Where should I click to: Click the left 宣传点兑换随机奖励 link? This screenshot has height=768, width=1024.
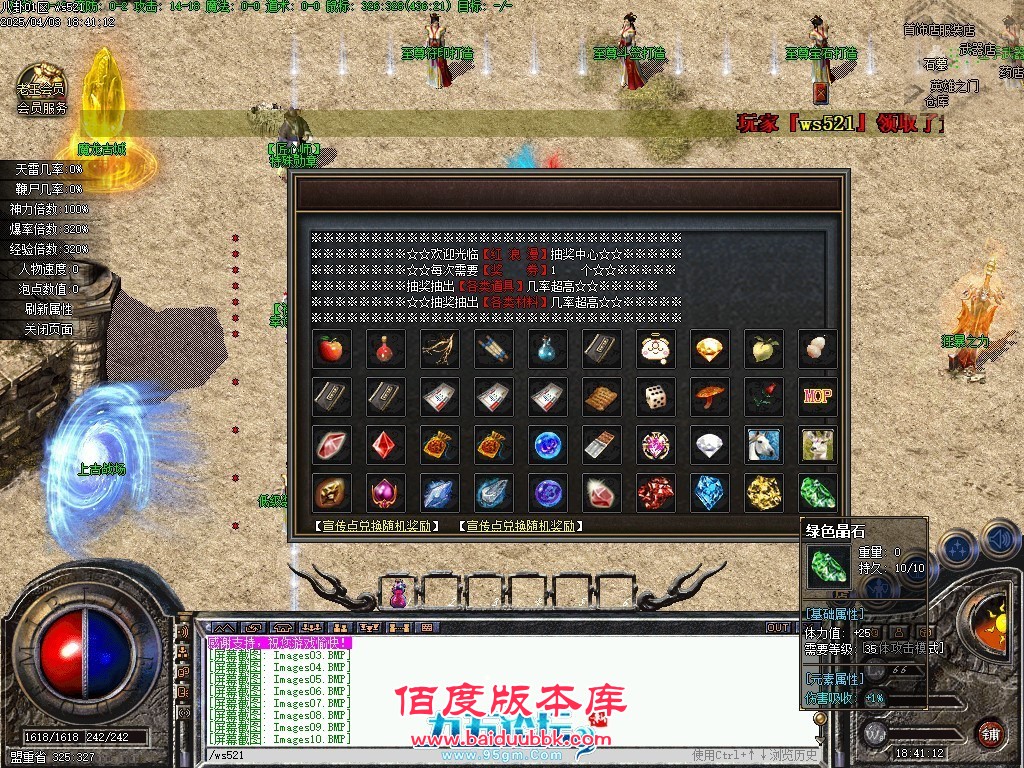[x=376, y=526]
